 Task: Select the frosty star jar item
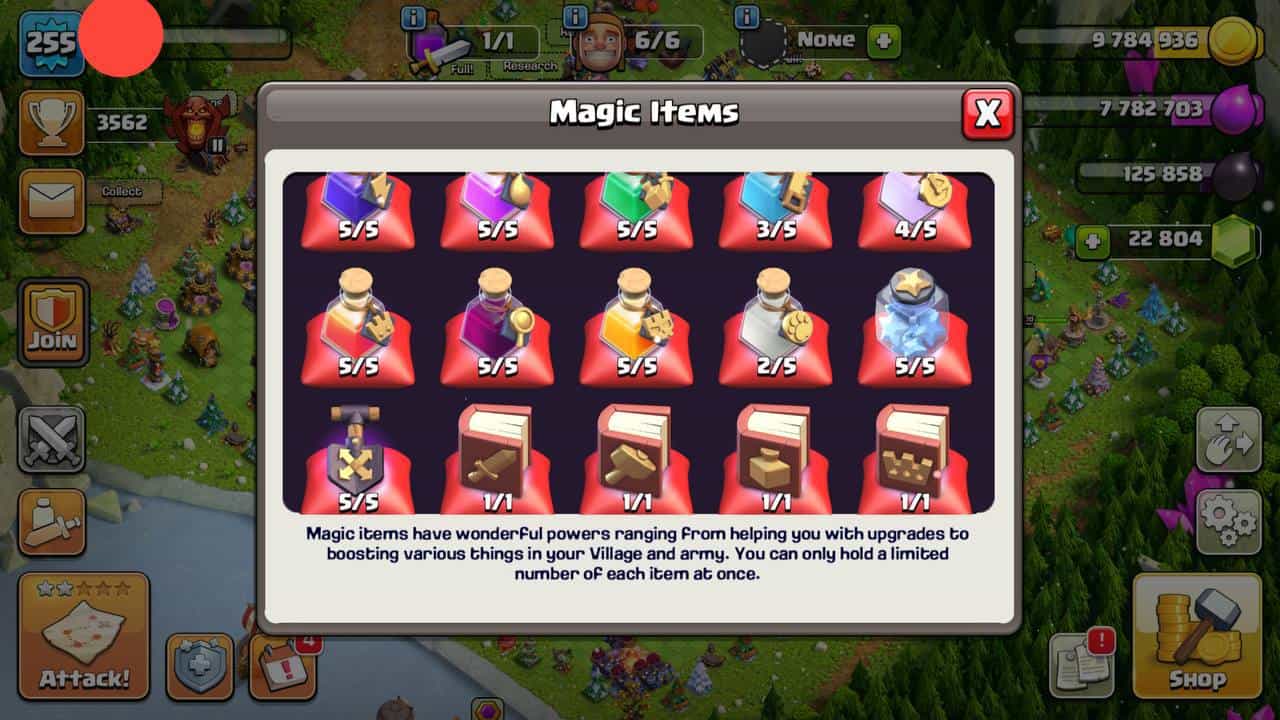(x=914, y=318)
